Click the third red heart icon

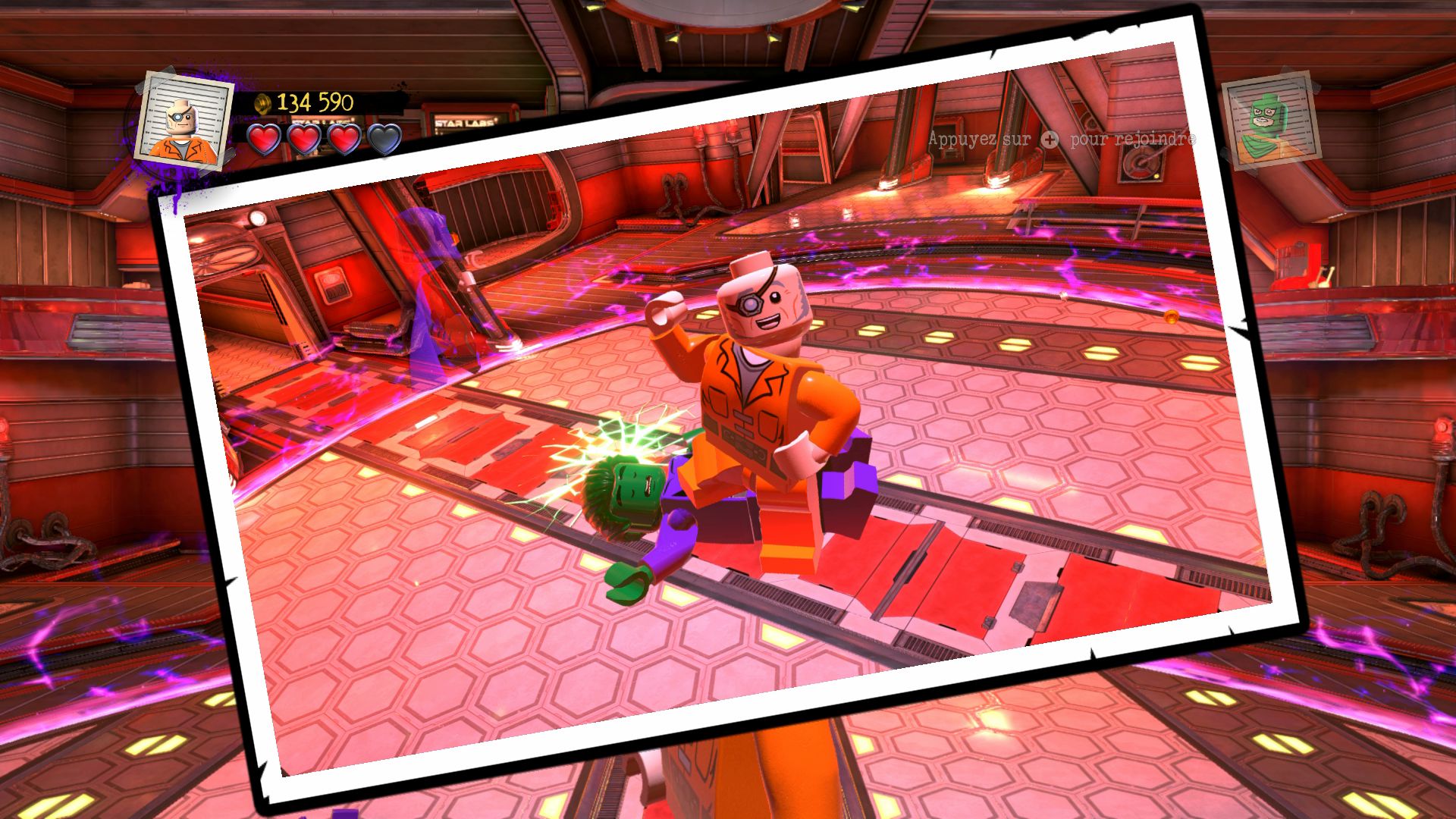tap(342, 139)
